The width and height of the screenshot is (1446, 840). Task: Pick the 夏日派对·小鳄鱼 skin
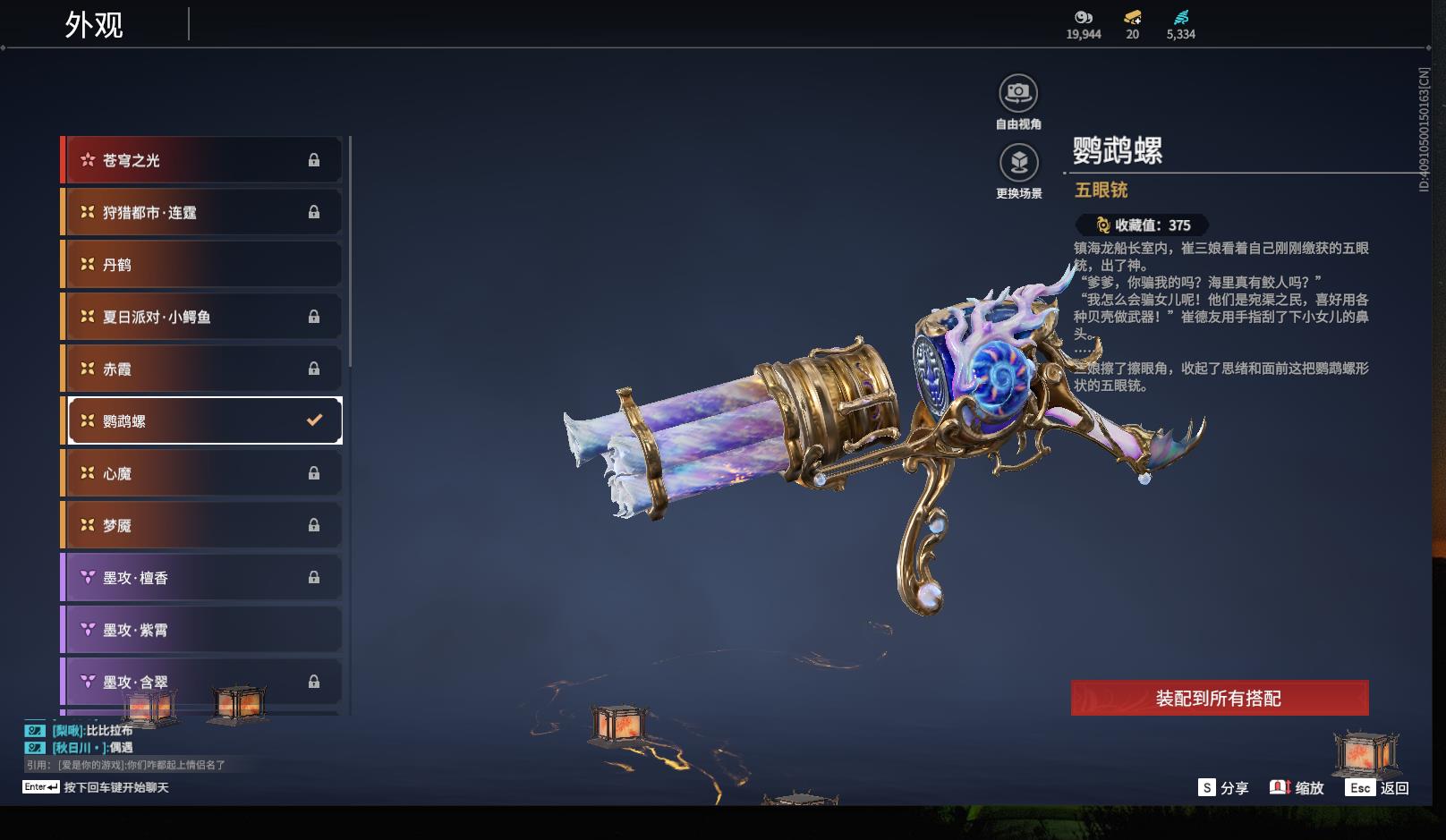202,317
